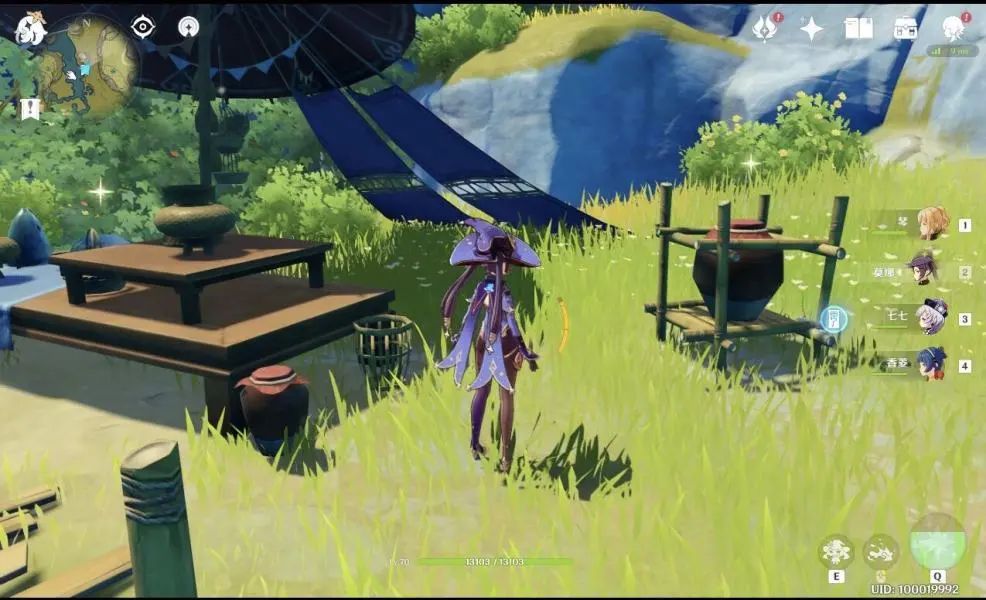The width and height of the screenshot is (986, 600).
Task: Open the quest bookmark with exclamation mark
Action: click(x=30, y=108)
